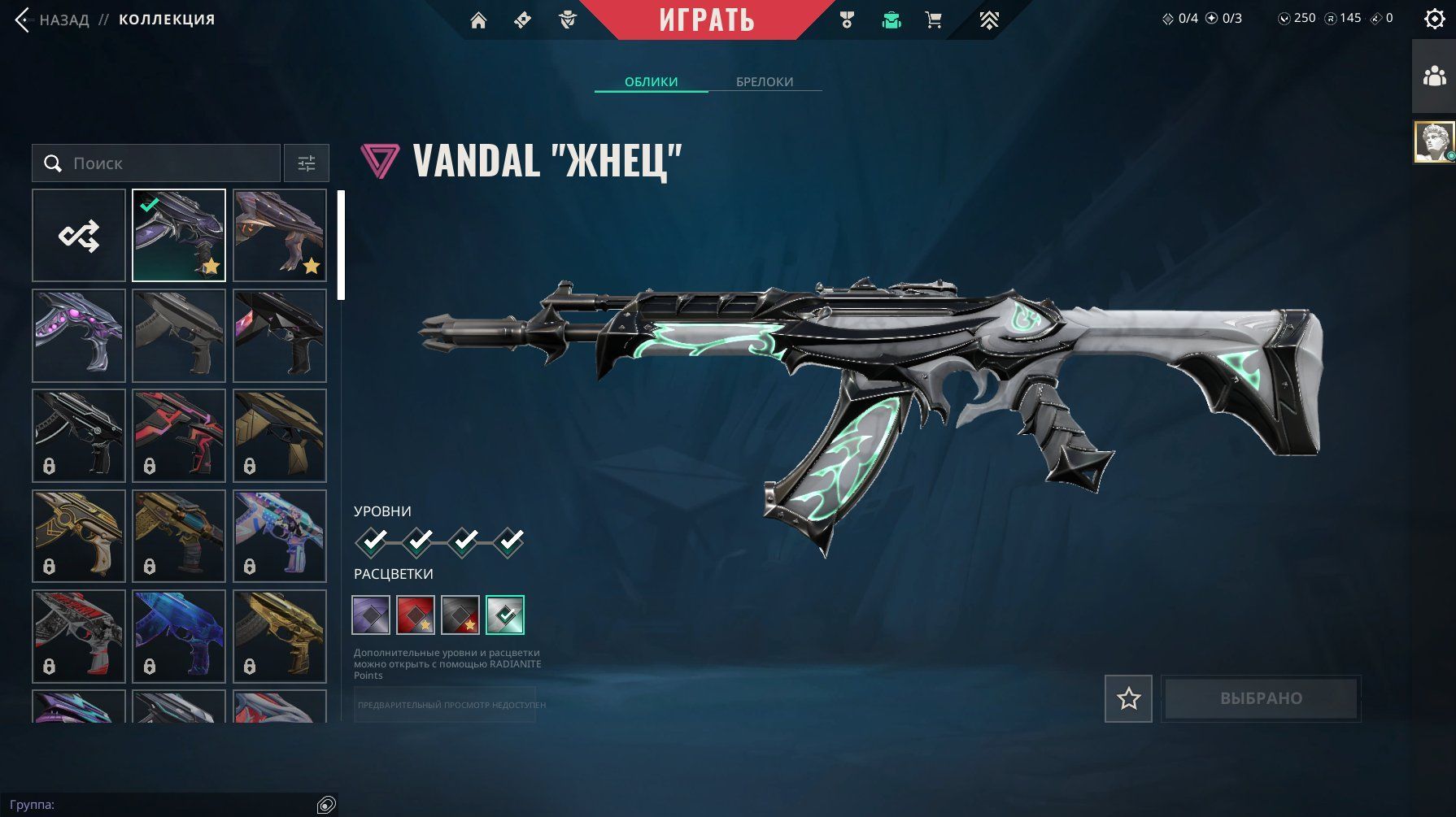Screen dimensions: 1456x817
Task: Open the skin filter options
Action: 307,163
